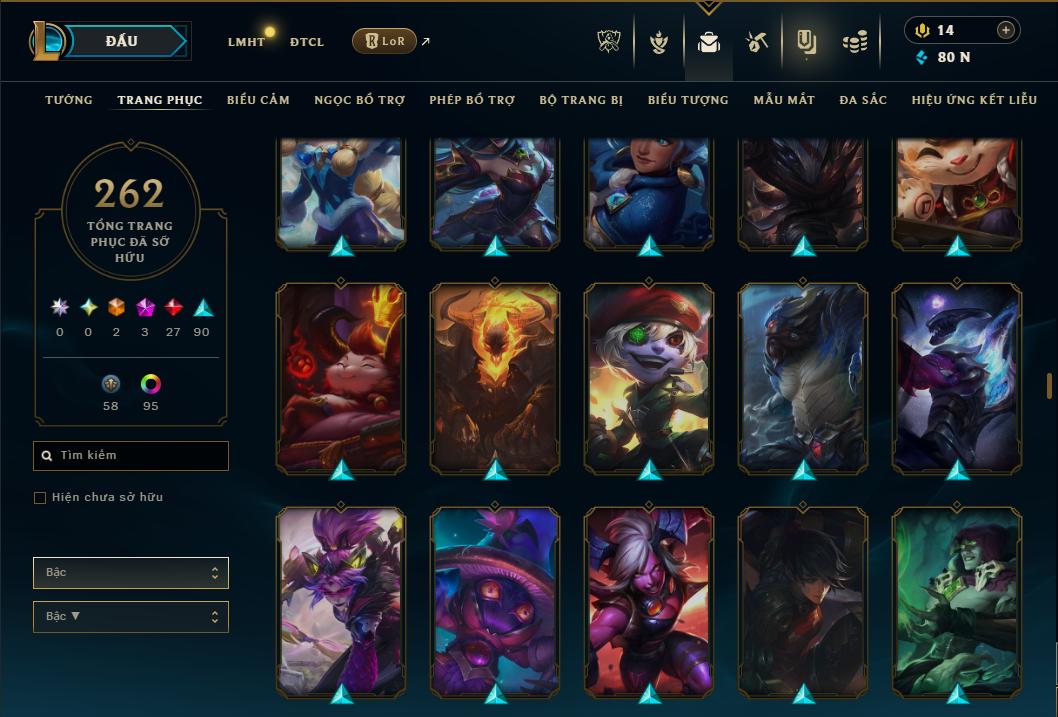This screenshot has width=1058, height=717.
Task: Switch to the TƯỚNG tab
Action: coord(69,100)
